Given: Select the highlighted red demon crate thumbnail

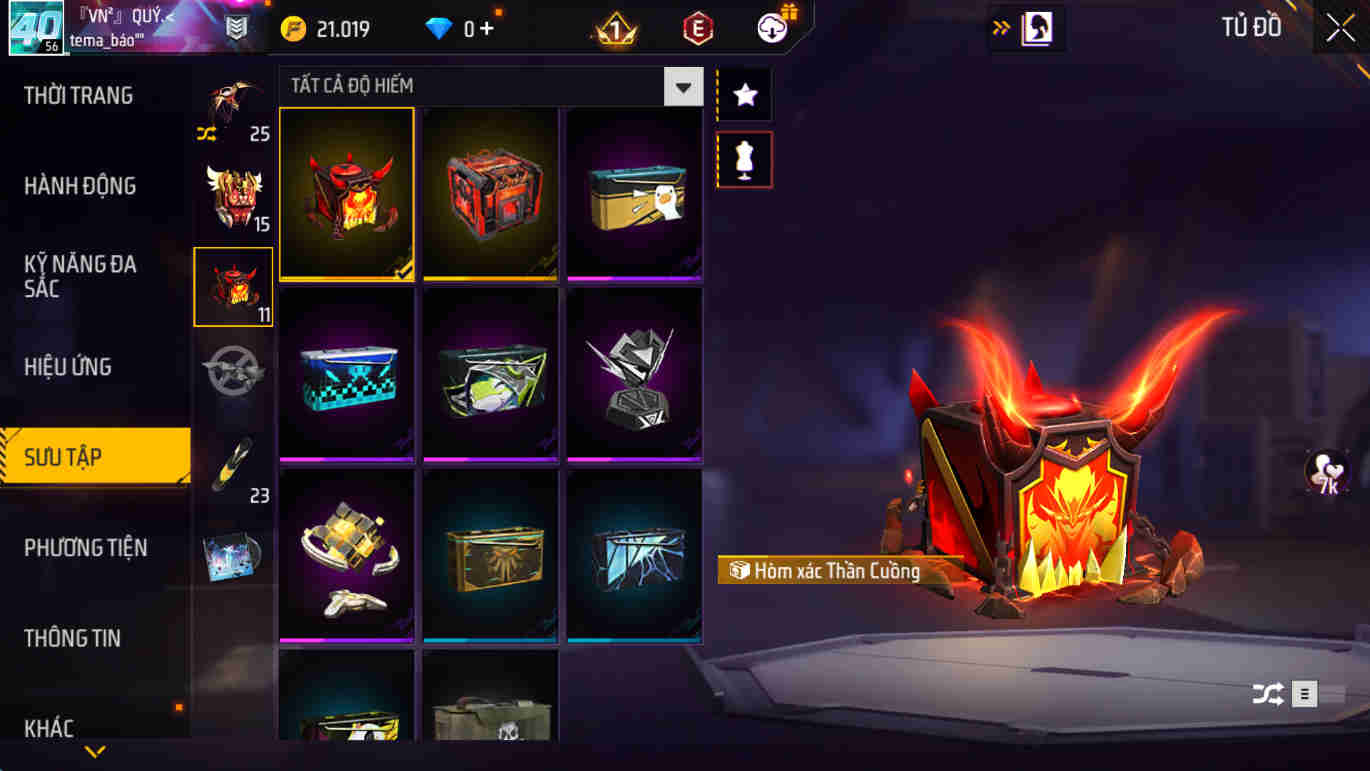Looking at the screenshot, I should pyautogui.click(x=346, y=193).
